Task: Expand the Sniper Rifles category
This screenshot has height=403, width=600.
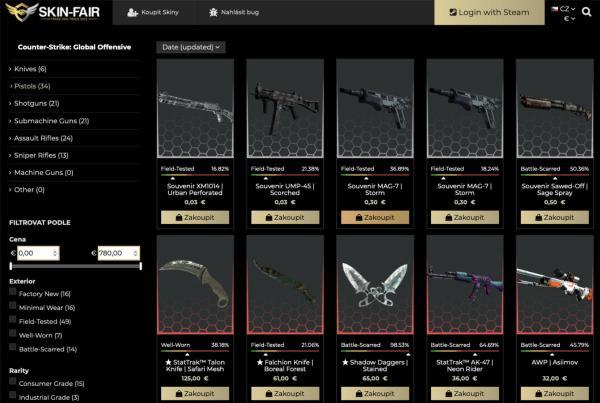Action: coord(40,155)
